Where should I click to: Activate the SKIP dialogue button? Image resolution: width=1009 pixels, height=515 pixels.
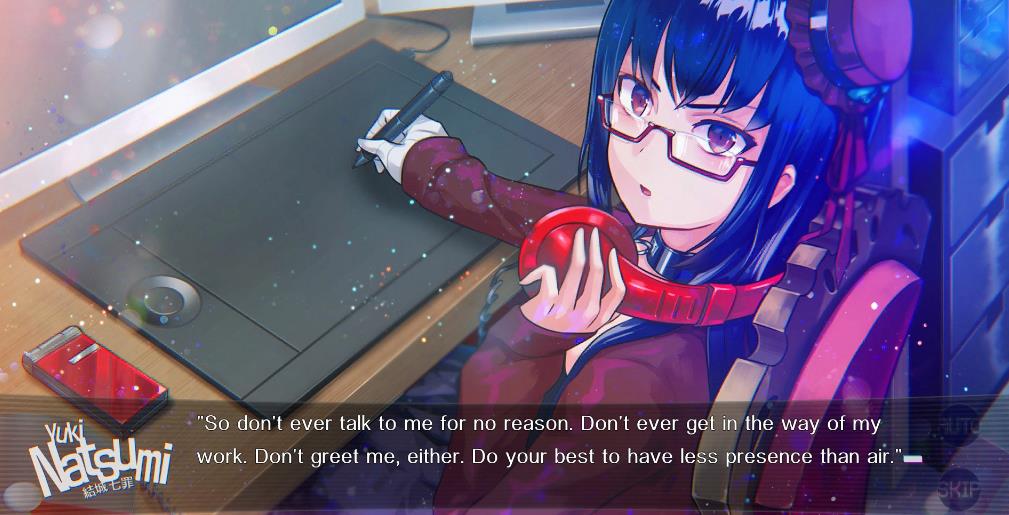(x=957, y=489)
